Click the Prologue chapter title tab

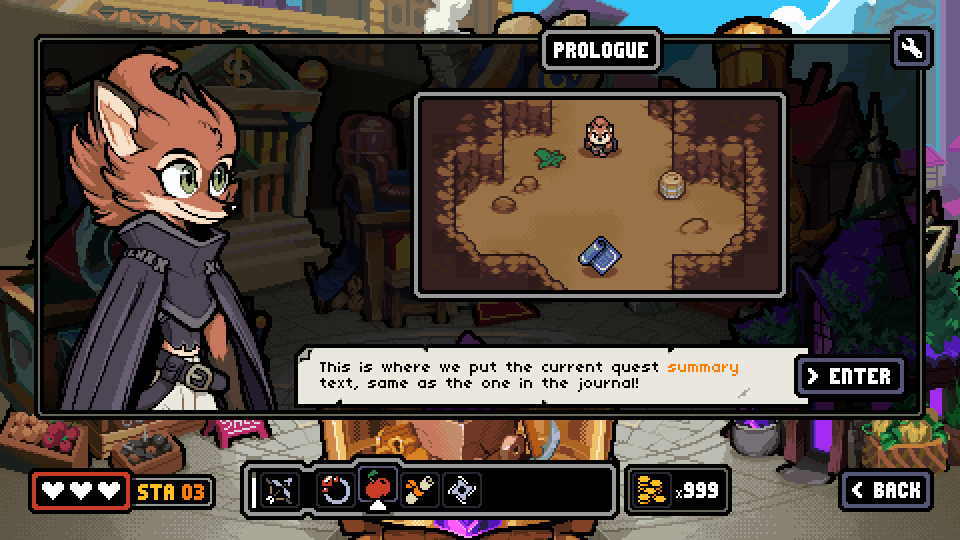coord(601,50)
